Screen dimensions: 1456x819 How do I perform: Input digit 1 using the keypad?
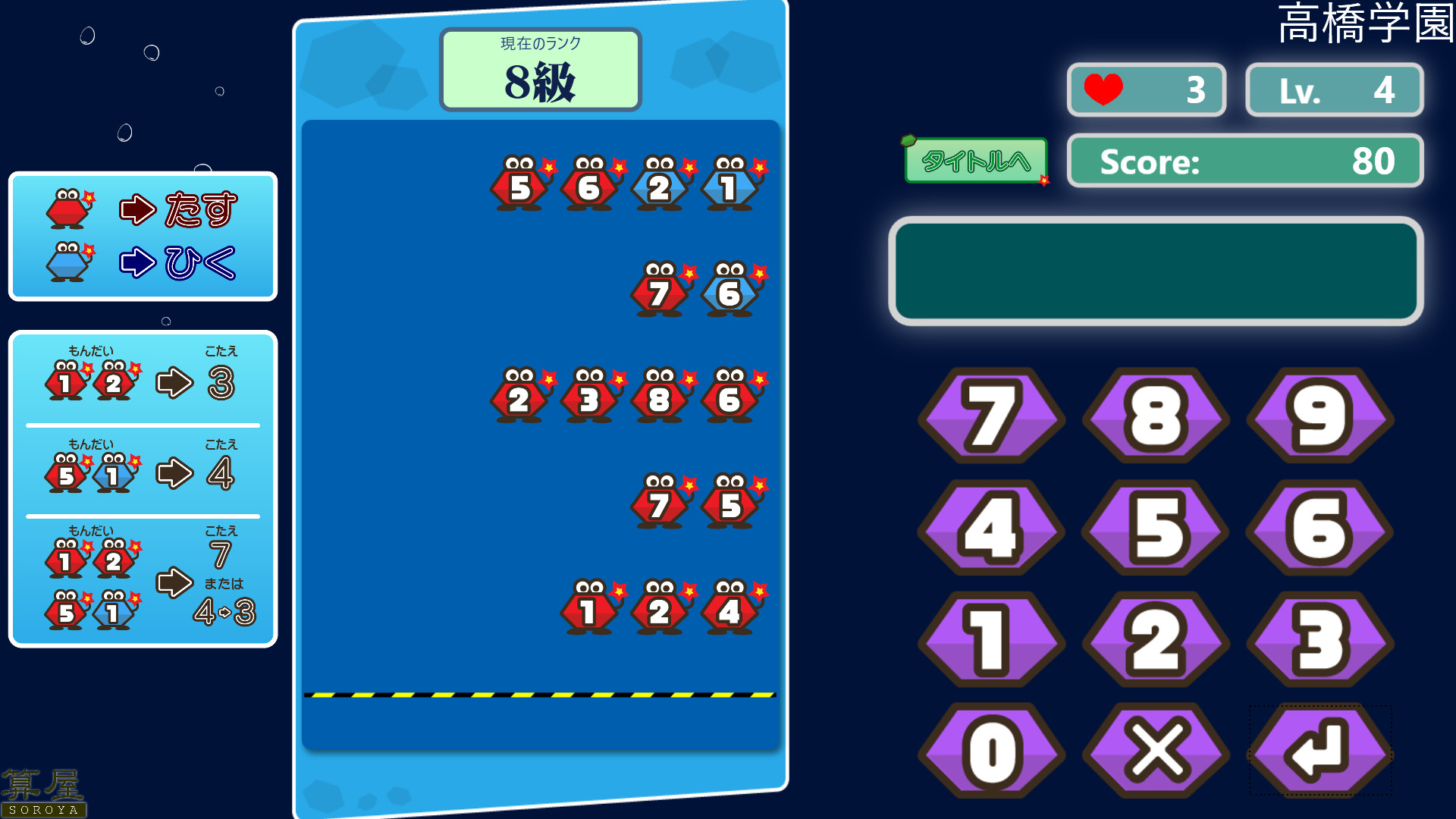coord(991,639)
